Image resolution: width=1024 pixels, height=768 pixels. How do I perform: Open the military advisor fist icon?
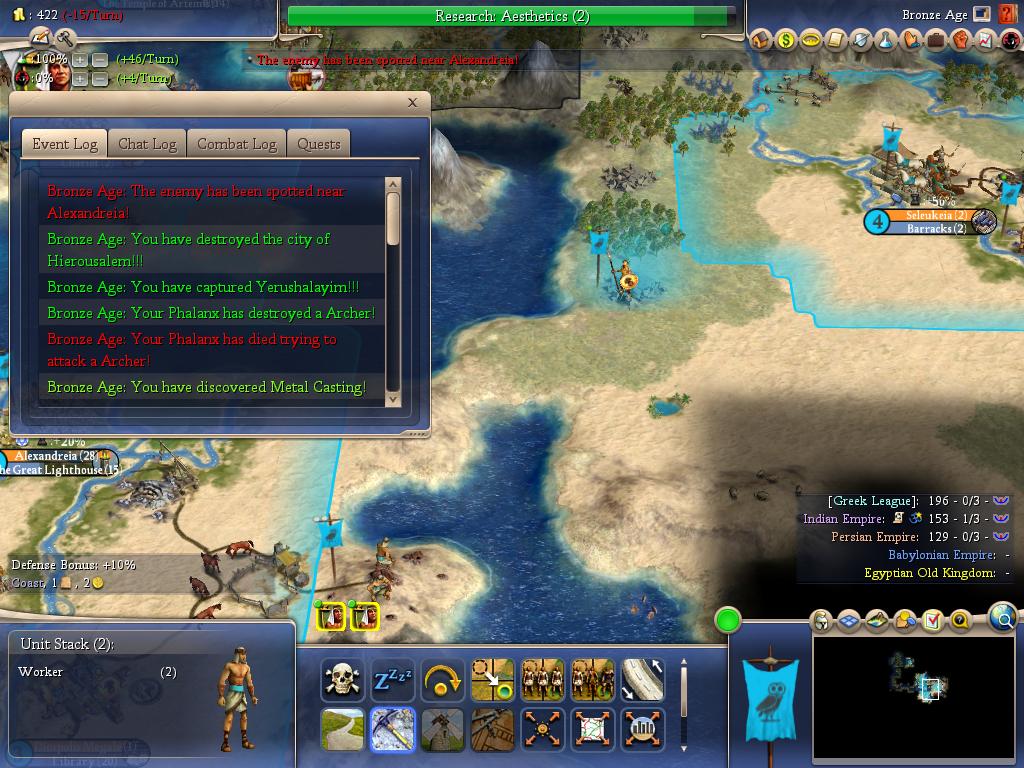pos(960,40)
